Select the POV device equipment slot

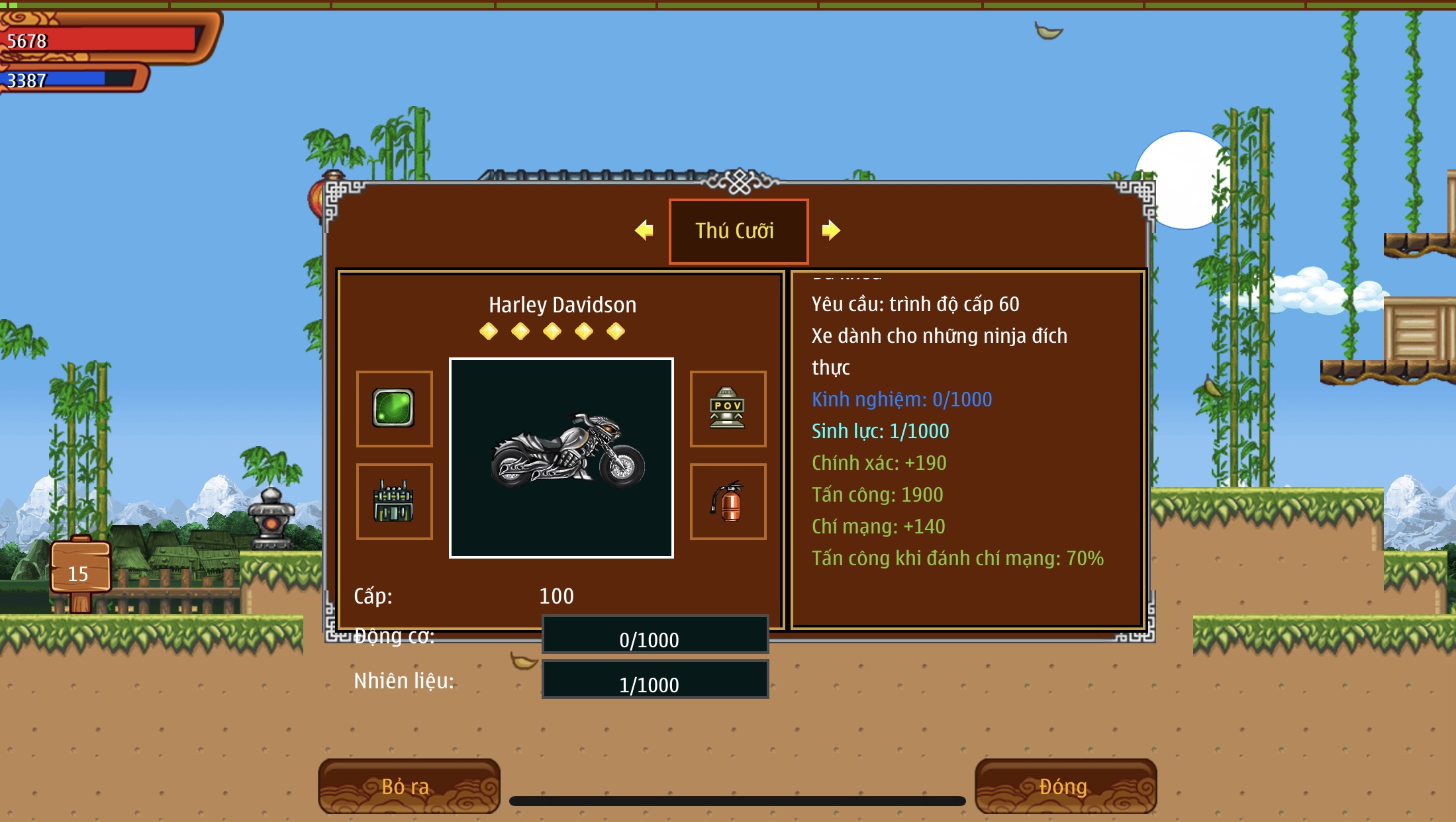(x=728, y=408)
